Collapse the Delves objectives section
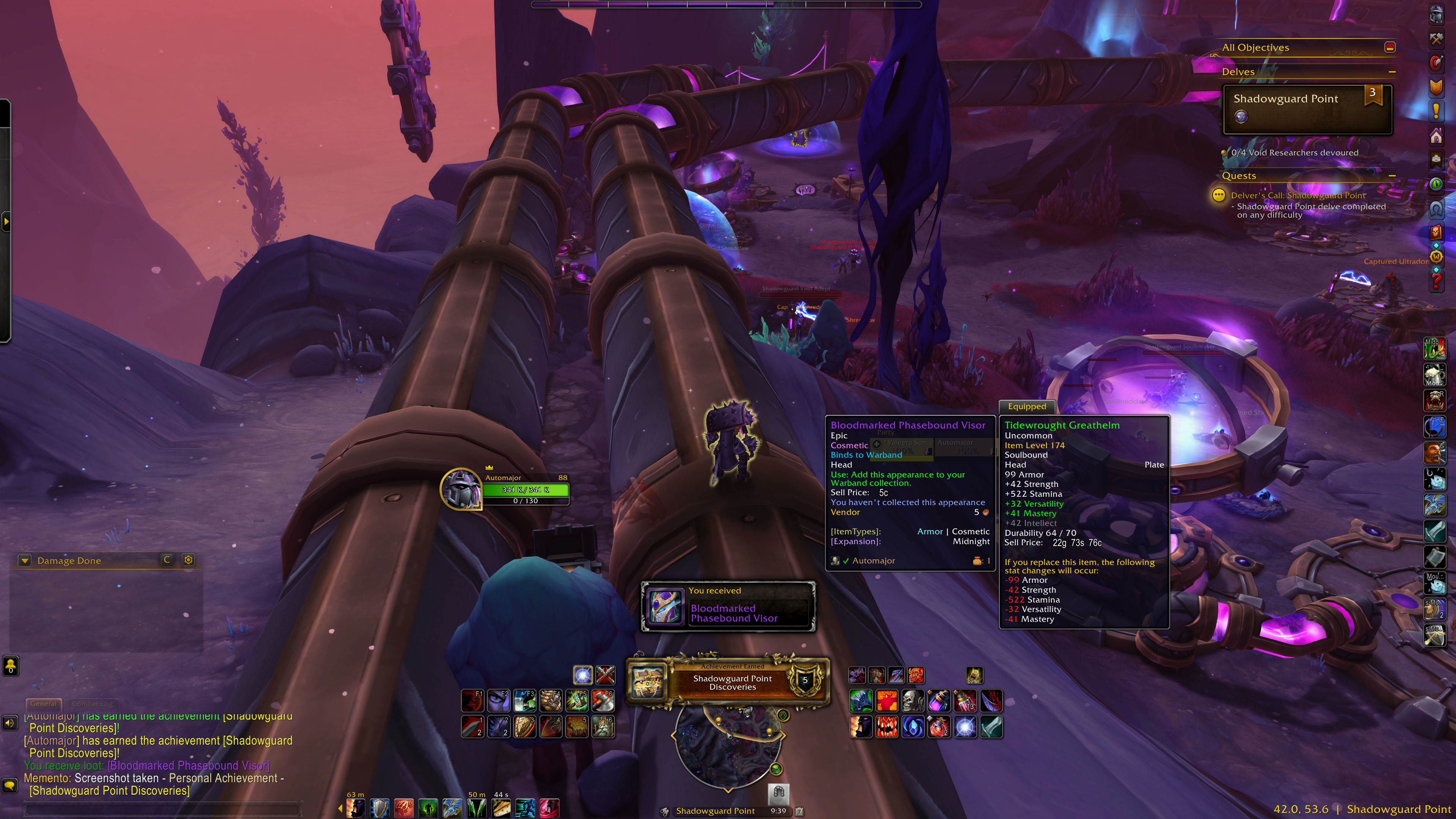This screenshot has height=819, width=1456. (x=1392, y=72)
